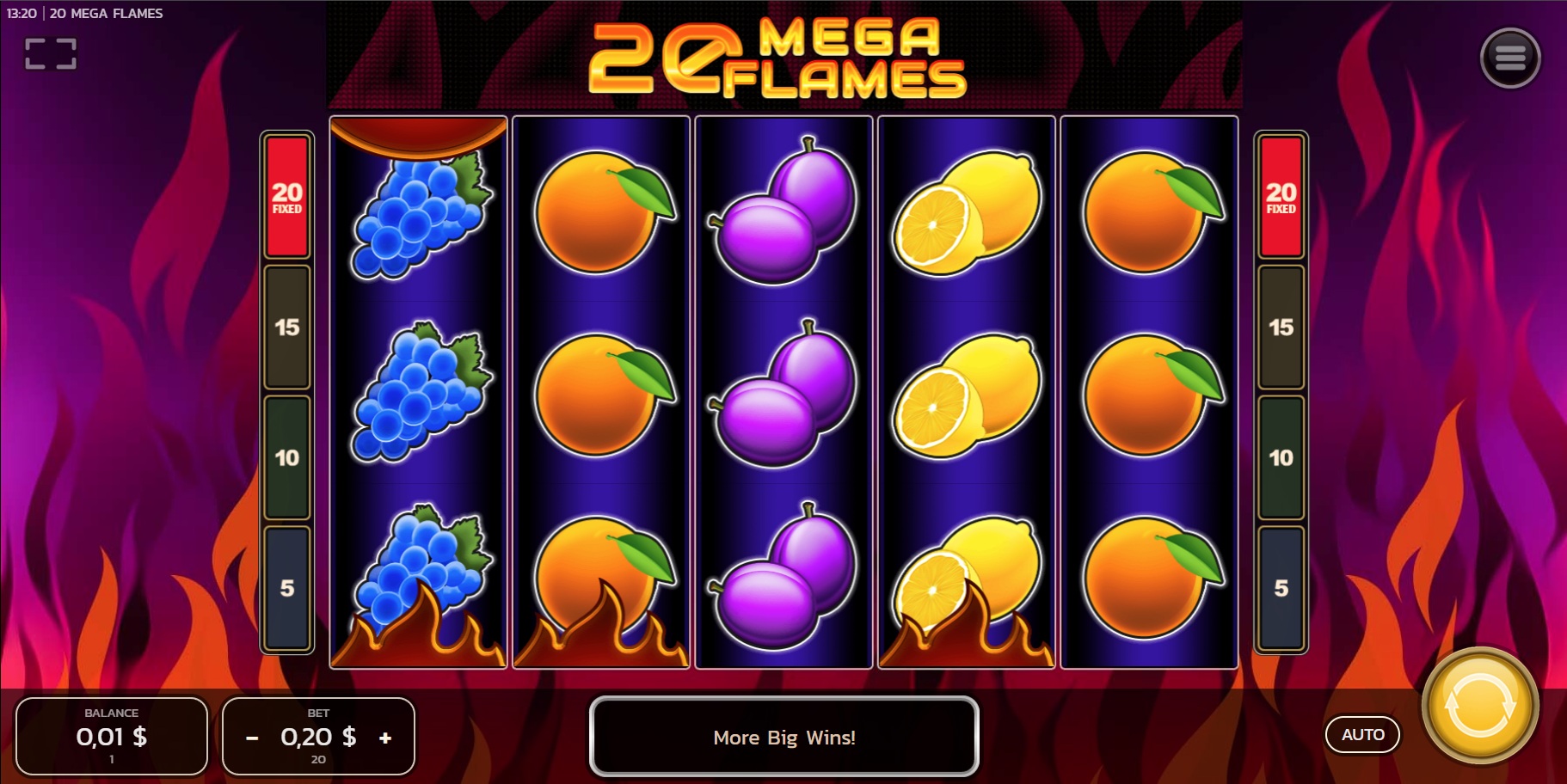
Task: Select the lemon symbol on the fourth reel
Action: [965, 395]
